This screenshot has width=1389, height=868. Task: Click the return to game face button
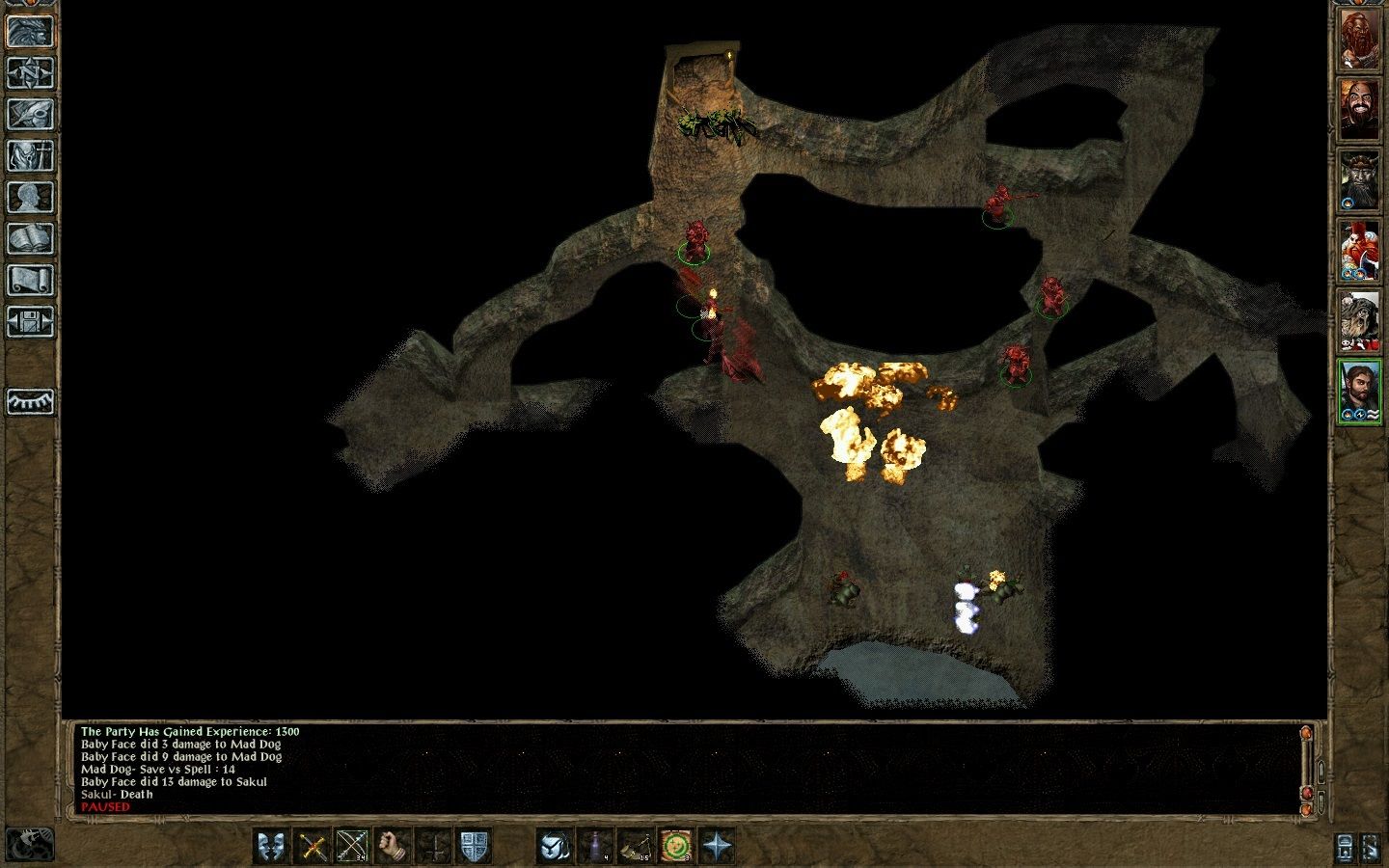tap(30, 31)
